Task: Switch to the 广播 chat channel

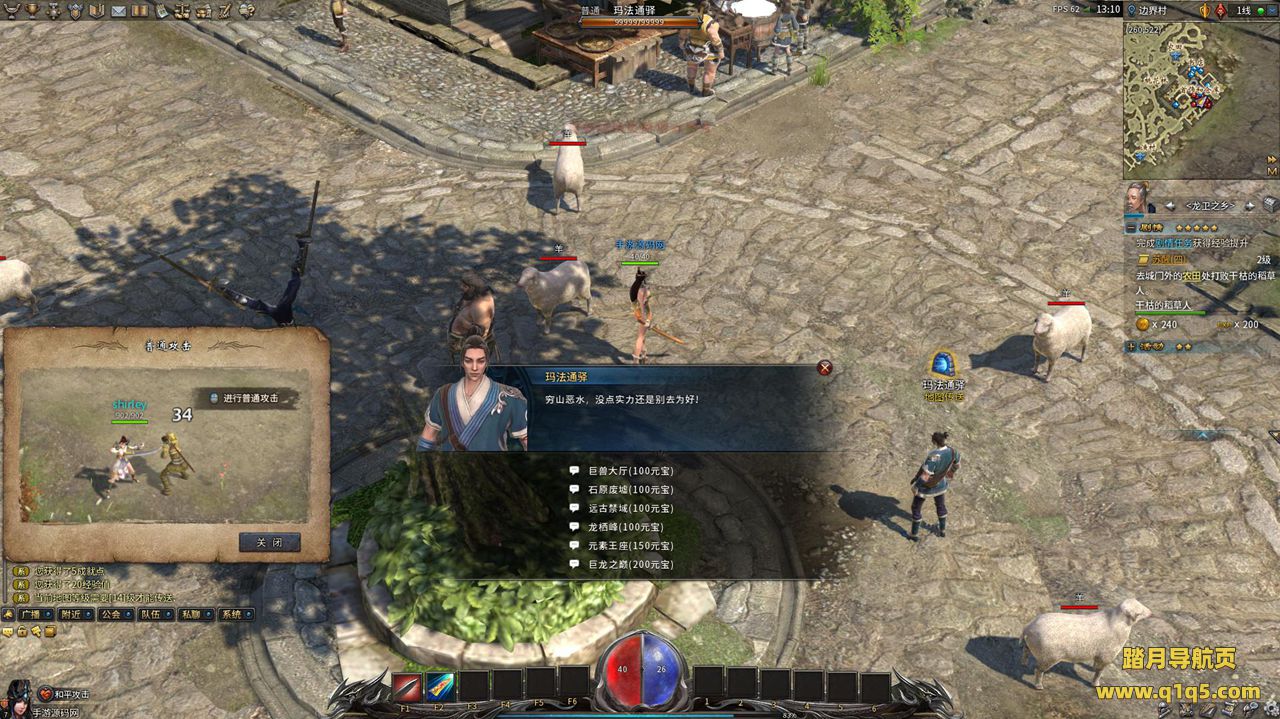Action: (36, 615)
